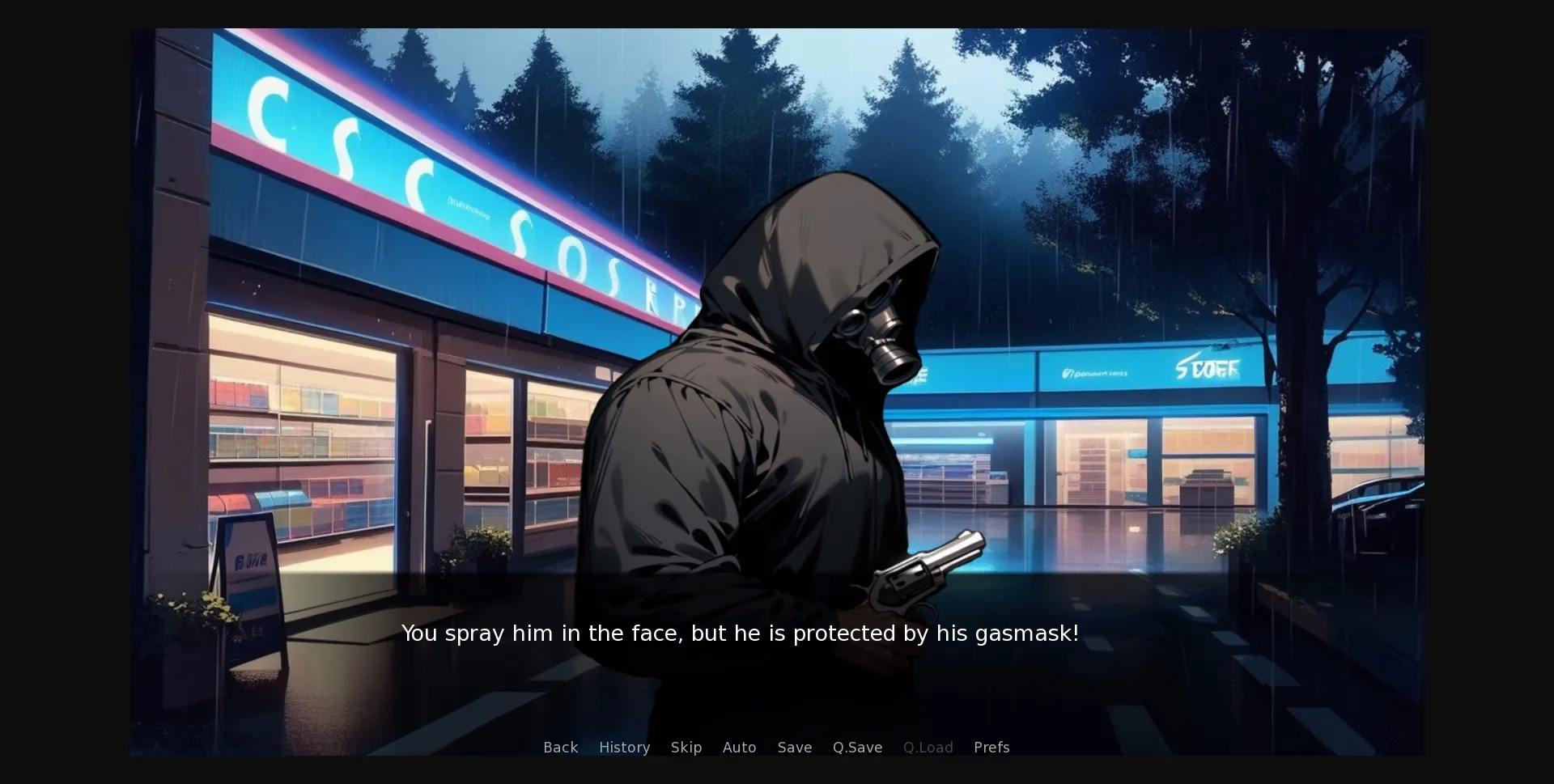
Task: Click Skip to fast-forward seen text
Action: click(x=686, y=747)
